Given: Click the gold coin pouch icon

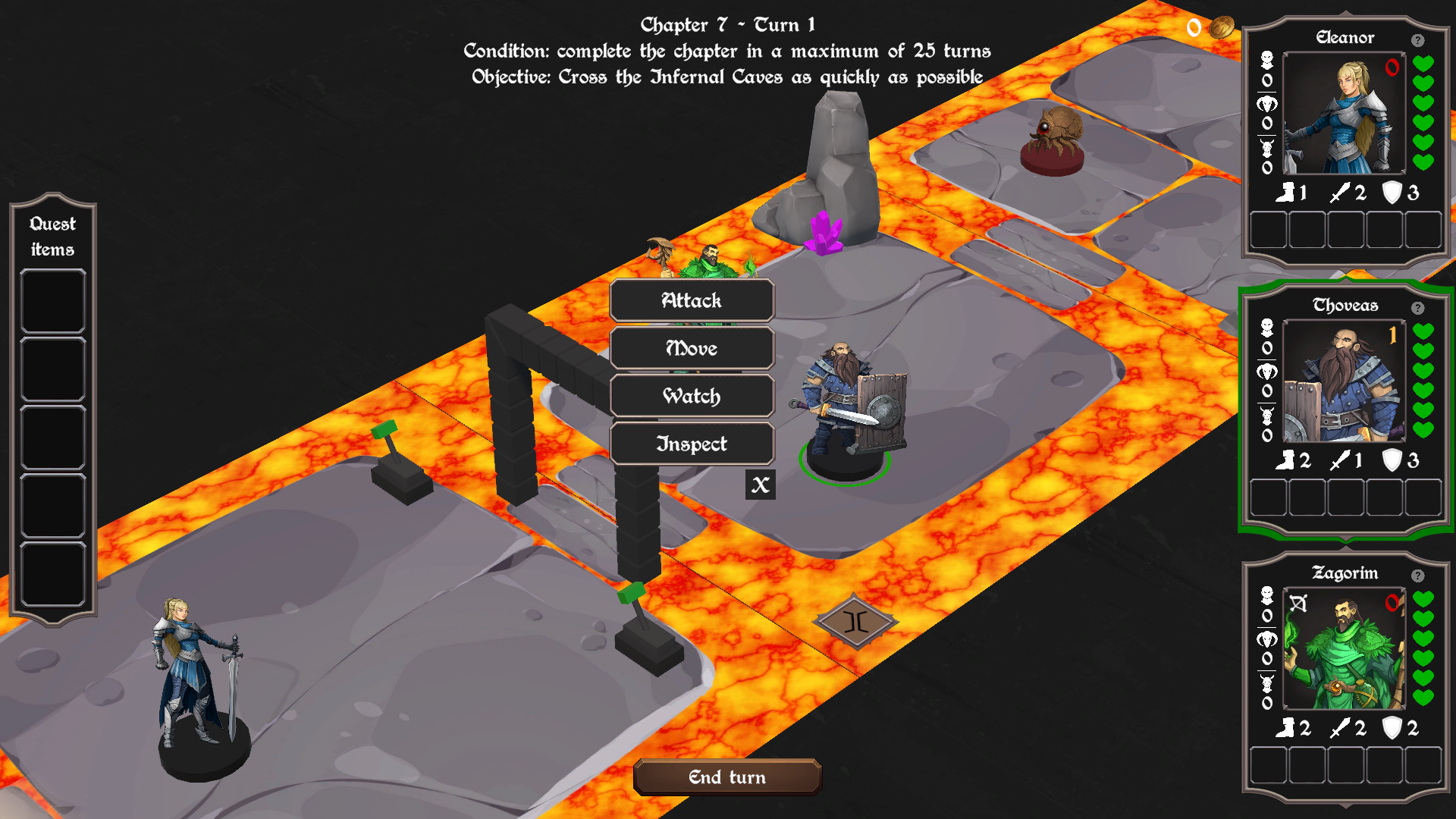Looking at the screenshot, I should [1221, 28].
